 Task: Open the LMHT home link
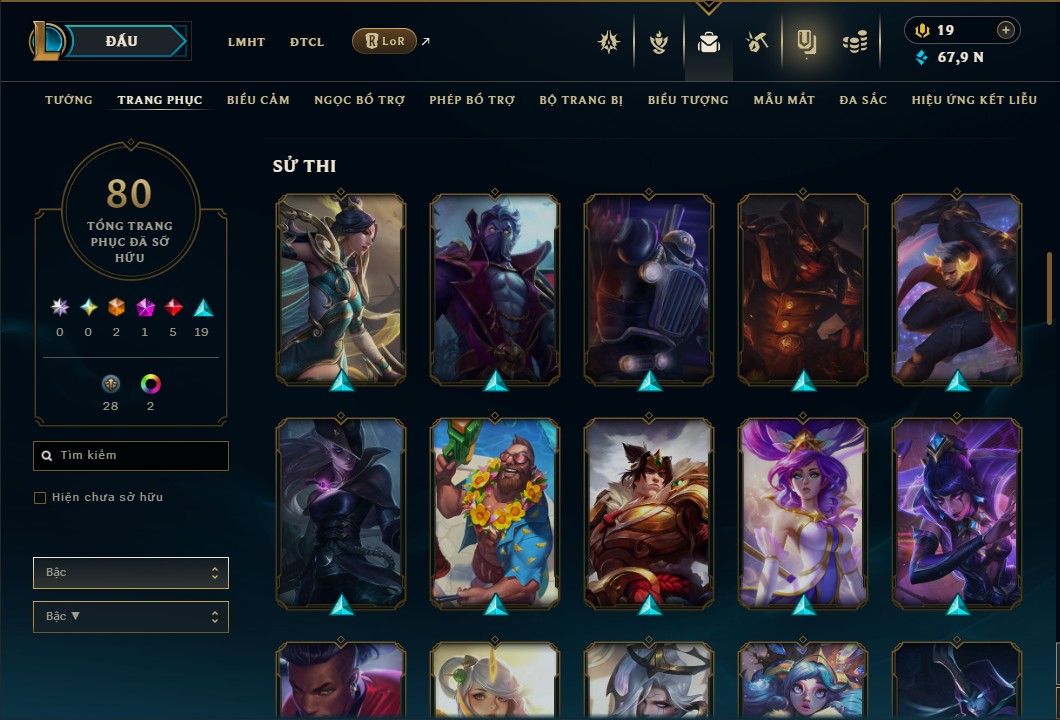[x=246, y=42]
